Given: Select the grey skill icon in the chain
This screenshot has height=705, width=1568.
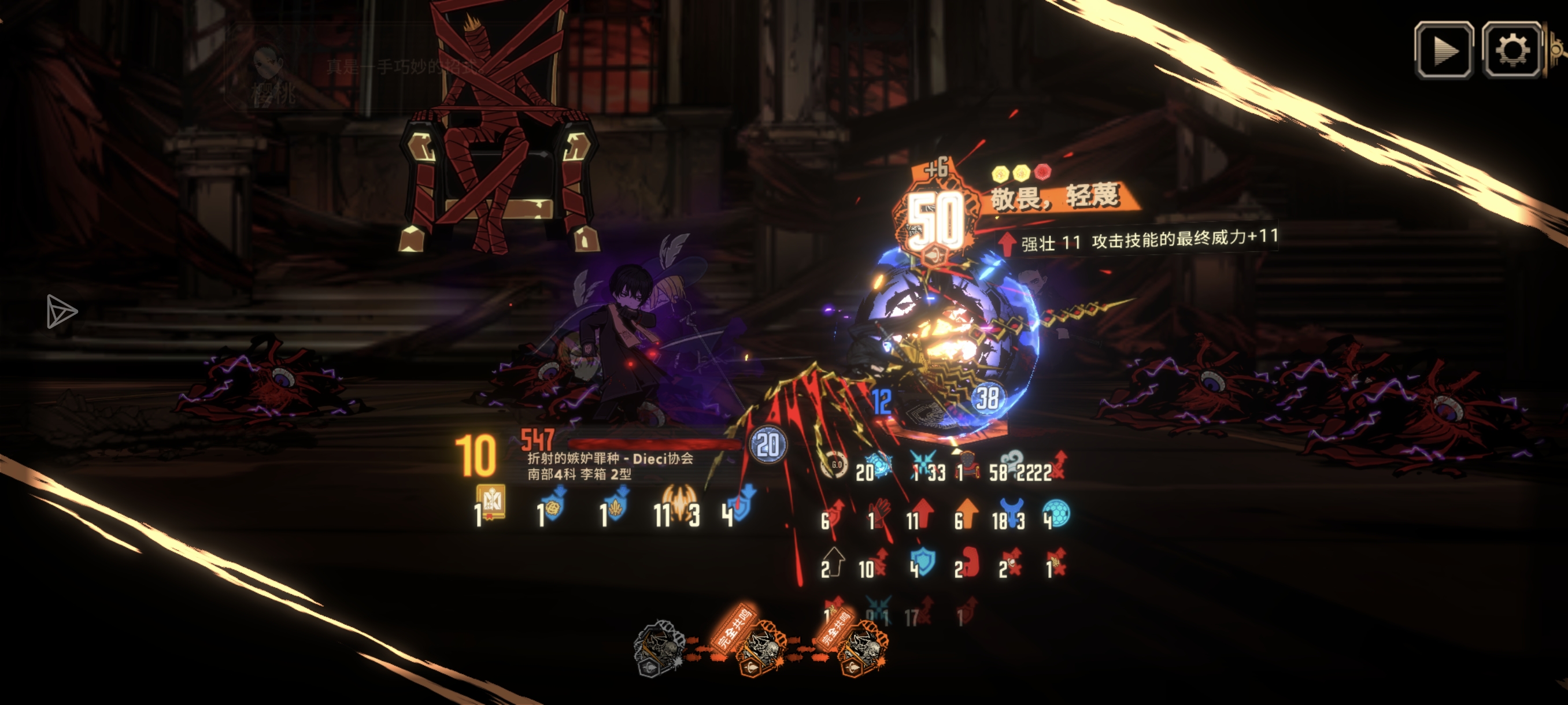Looking at the screenshot, I should [659, 647].
